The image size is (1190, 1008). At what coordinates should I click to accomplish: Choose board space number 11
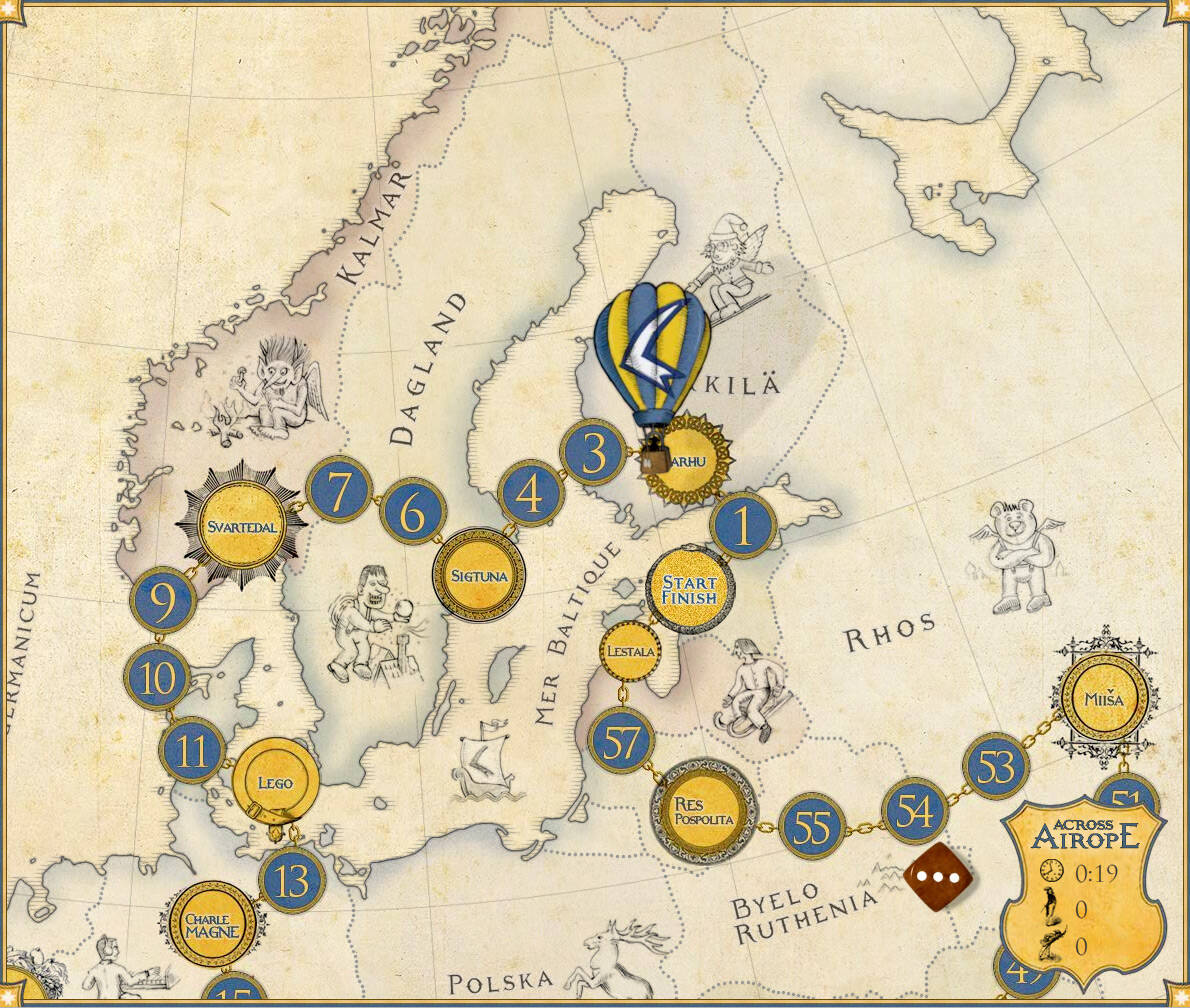coord(191,750)
